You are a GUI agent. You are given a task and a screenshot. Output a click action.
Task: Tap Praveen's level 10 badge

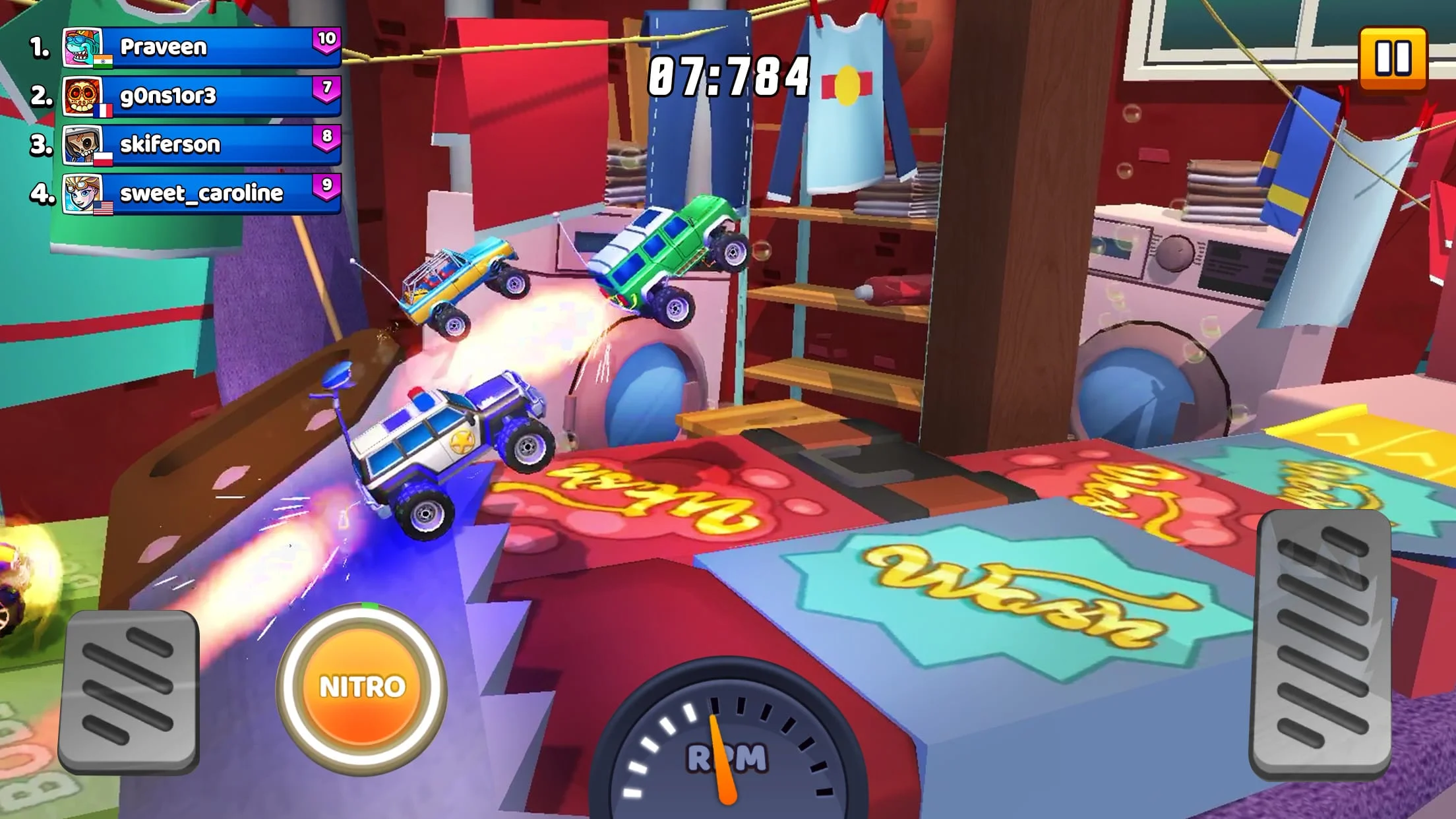(327, 41)
